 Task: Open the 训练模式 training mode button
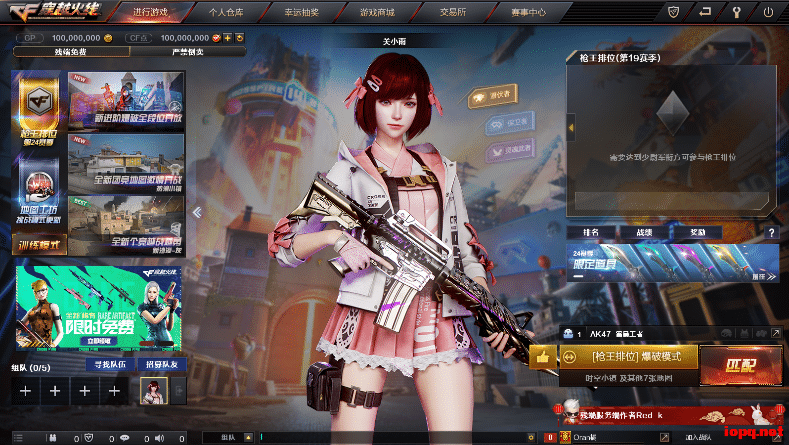[39, 244]
